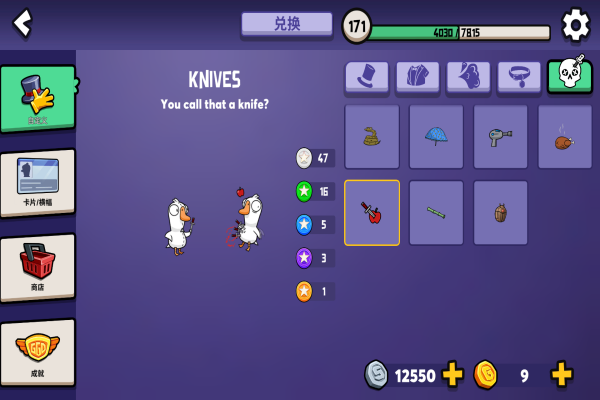The width and height of the screenshot is (600, 400).
Task: Switch to the pet collar tab
Action: 518,76
